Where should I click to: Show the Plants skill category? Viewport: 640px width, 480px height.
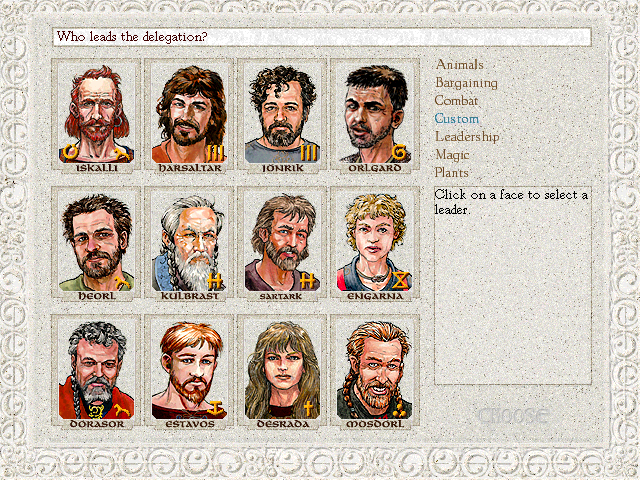[452, 173]
